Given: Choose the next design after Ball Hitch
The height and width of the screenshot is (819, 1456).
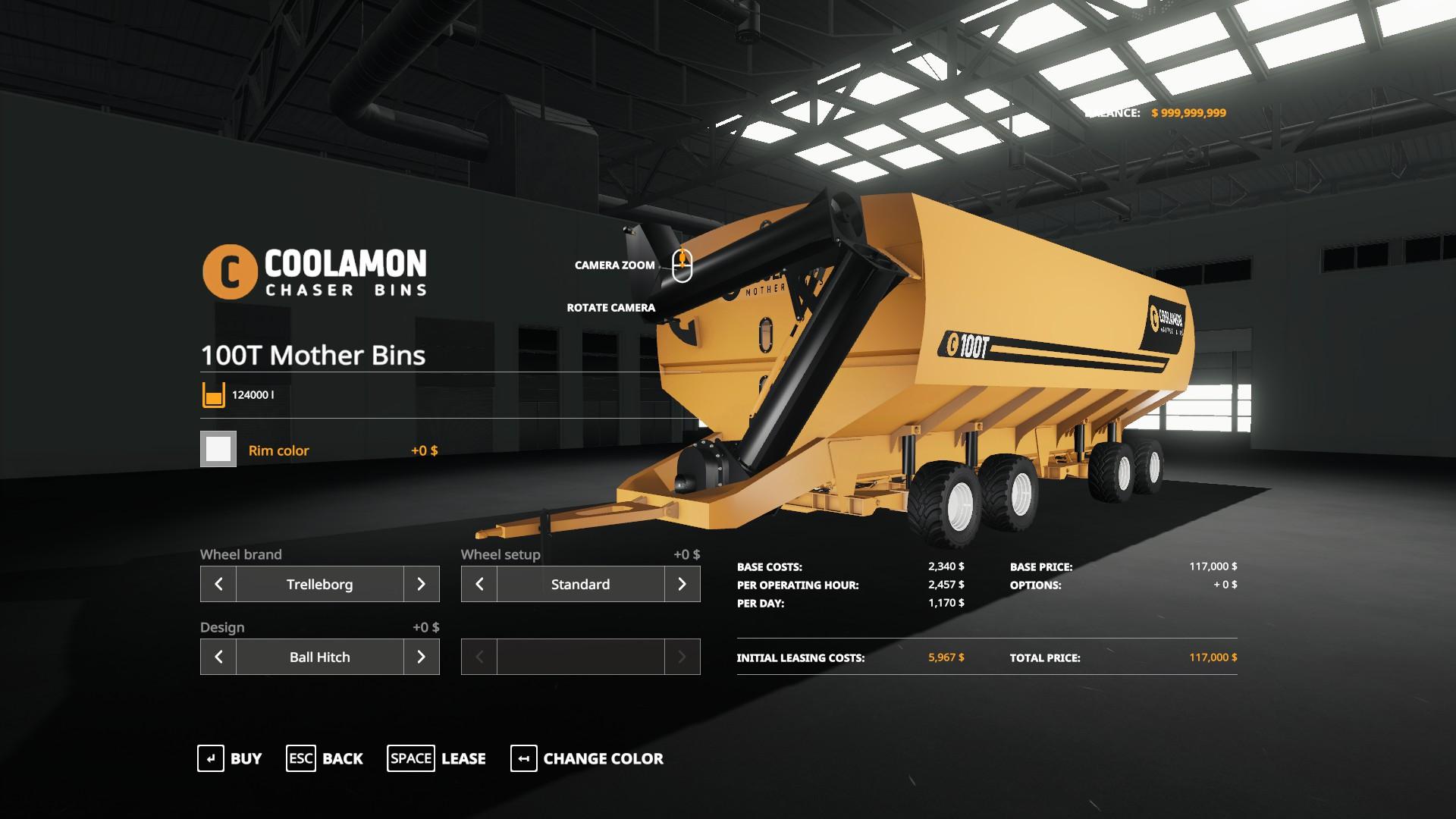Looking at the screenshot, I should point(422,657).
